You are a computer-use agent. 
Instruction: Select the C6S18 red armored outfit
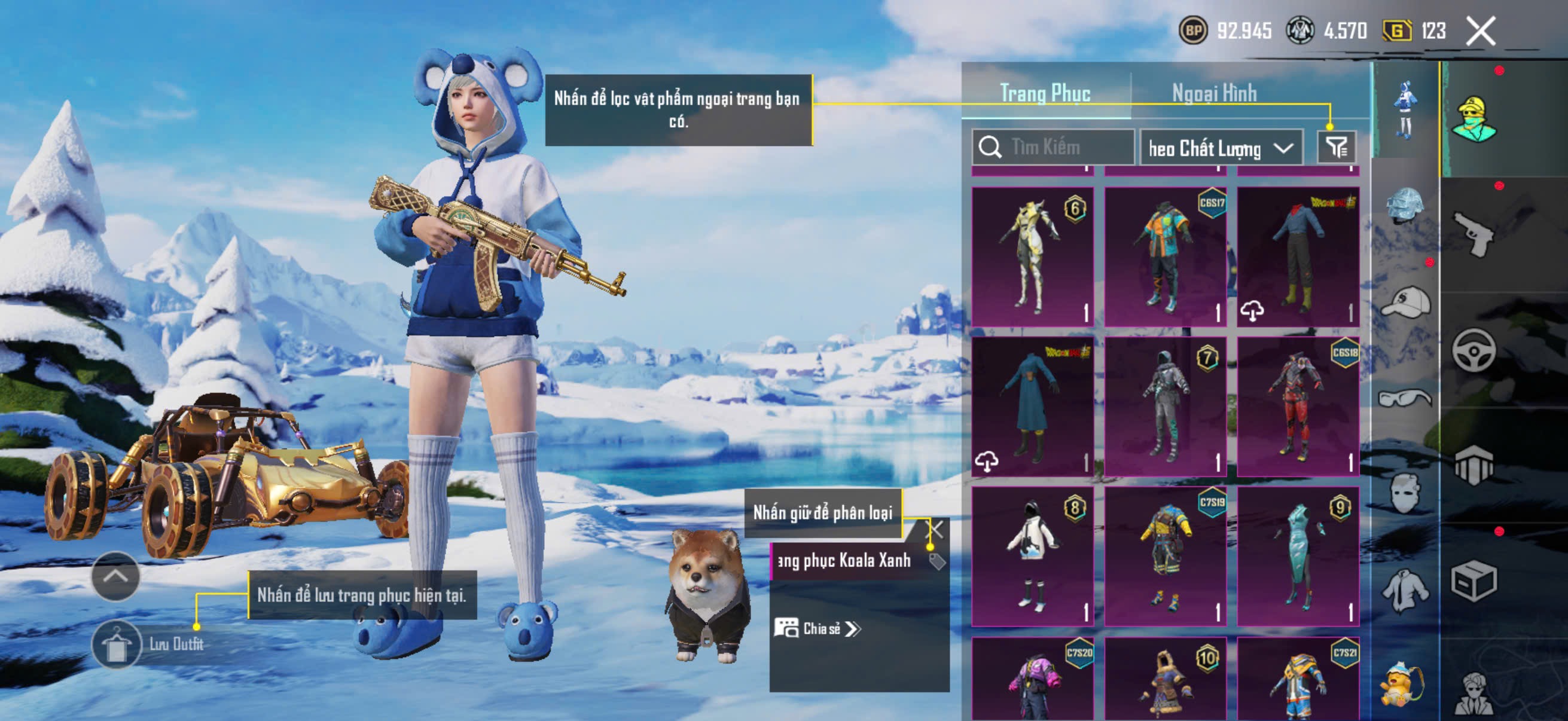coord(1298,407)
